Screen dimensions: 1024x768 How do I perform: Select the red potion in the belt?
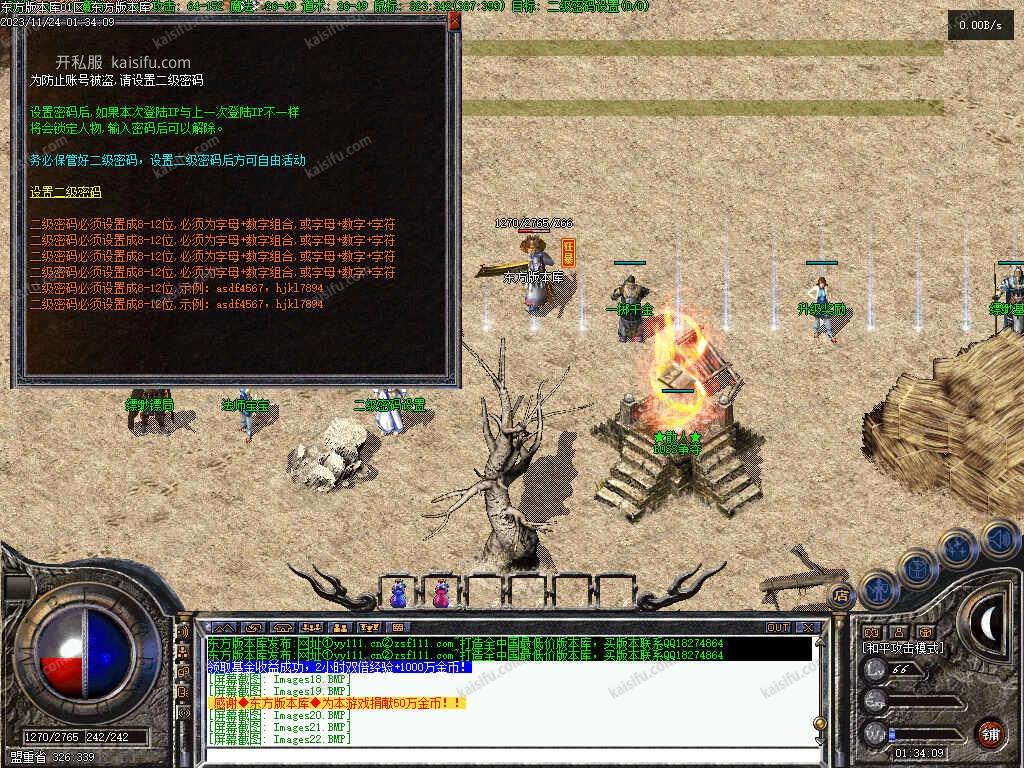440,593
